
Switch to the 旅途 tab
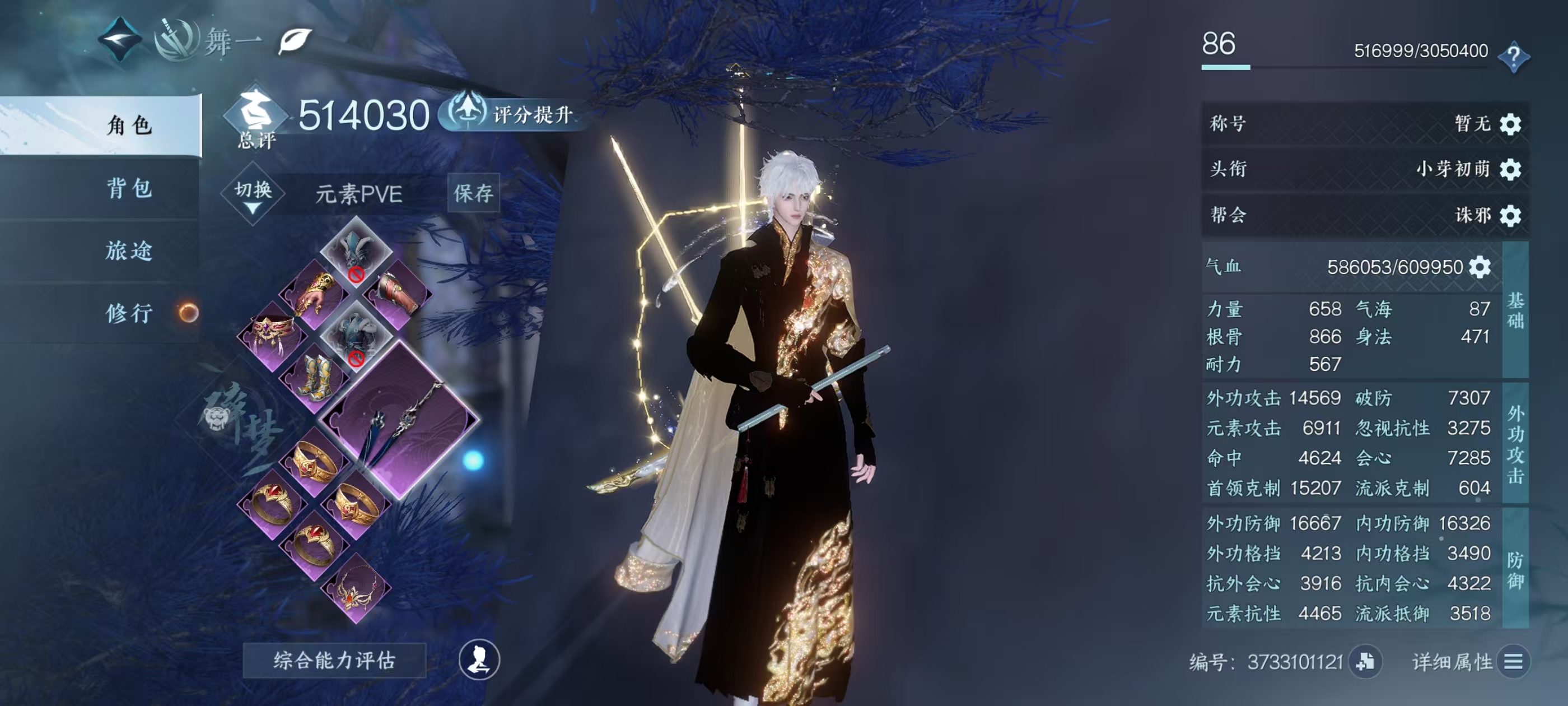pyautogui.click(x=129, y=251)
